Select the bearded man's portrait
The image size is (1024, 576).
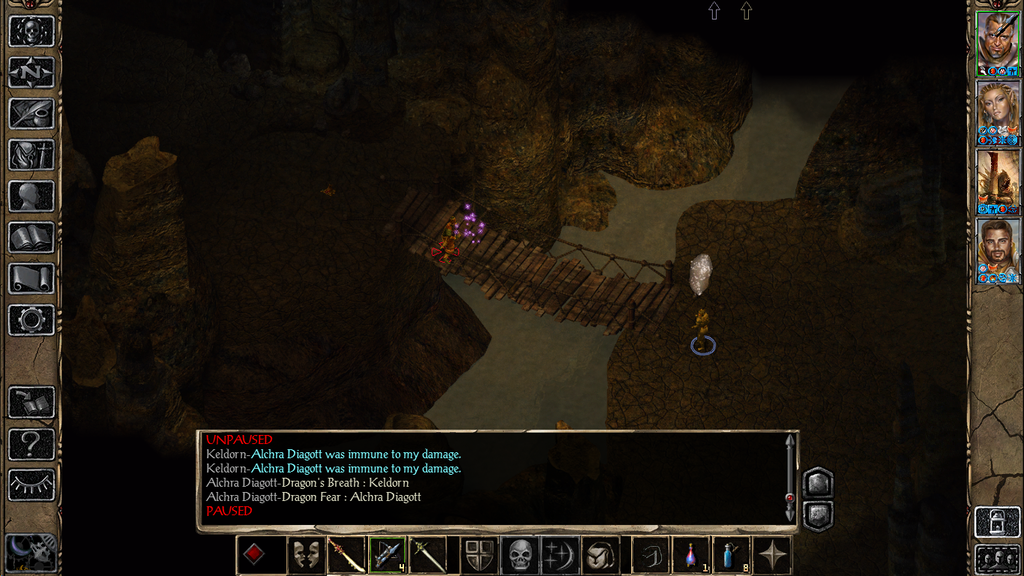point(997,246)
